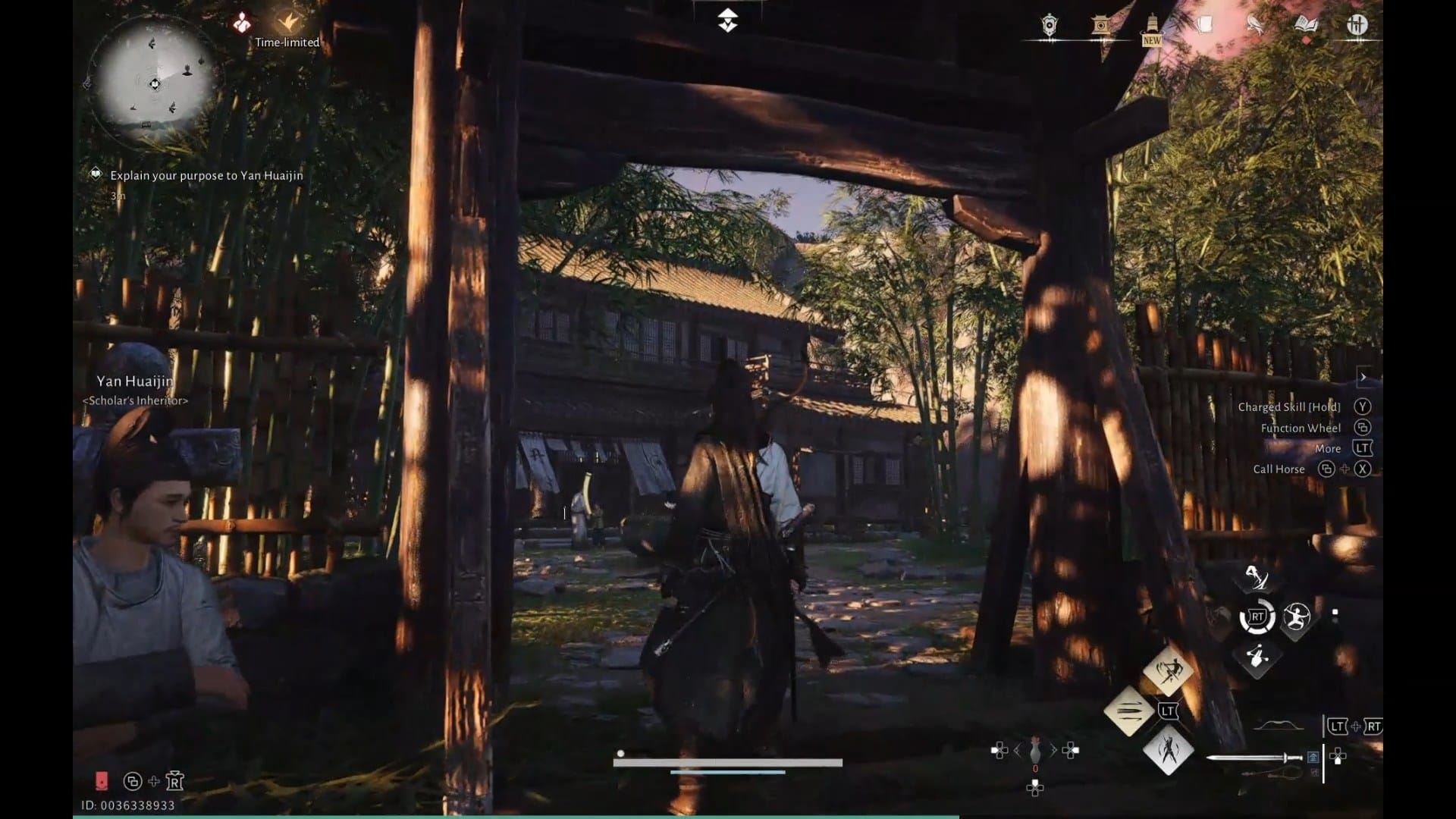Click the card deck icon top right
Viewport: 1456px width, 819px height.
point(1205,23)
